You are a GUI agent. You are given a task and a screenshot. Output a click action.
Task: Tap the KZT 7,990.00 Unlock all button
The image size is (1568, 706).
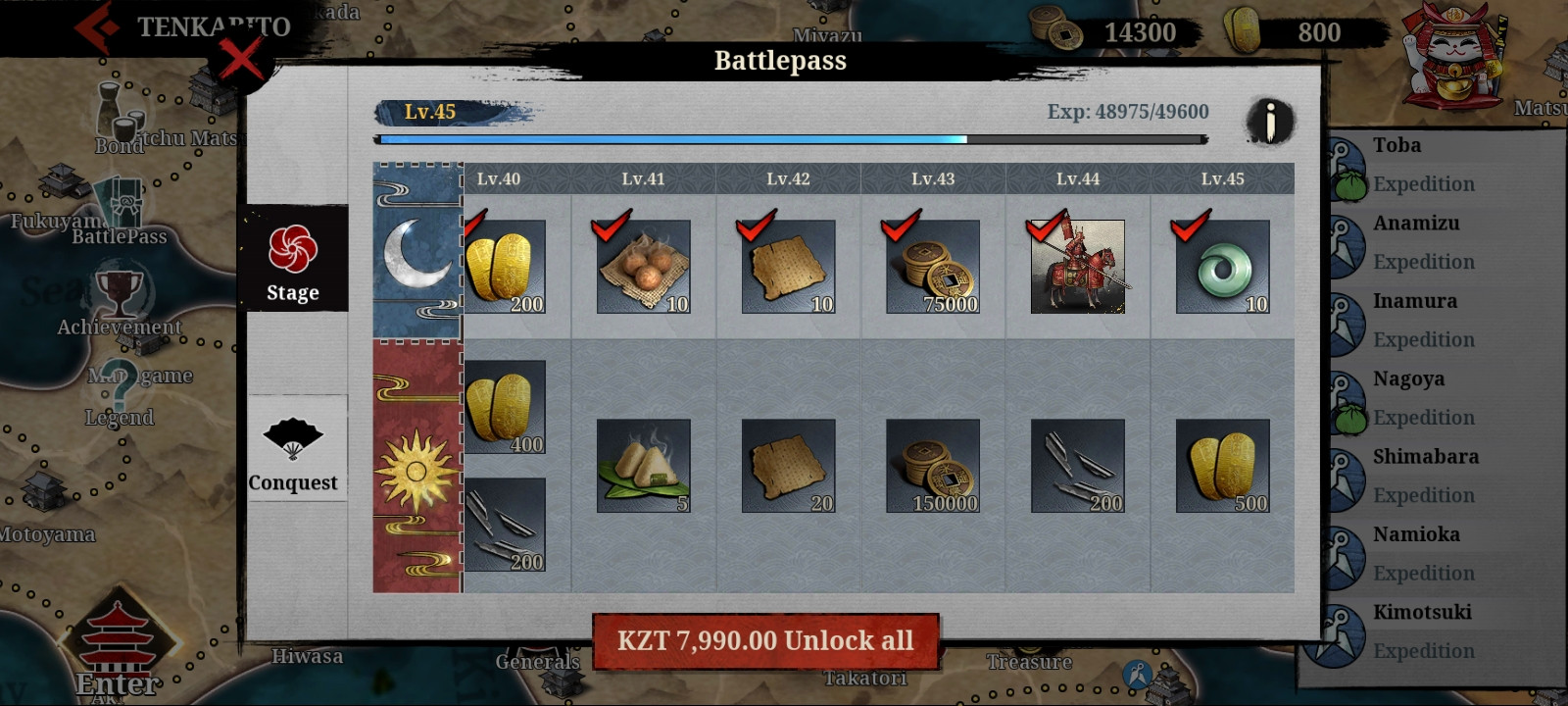(x=765, y=641)
